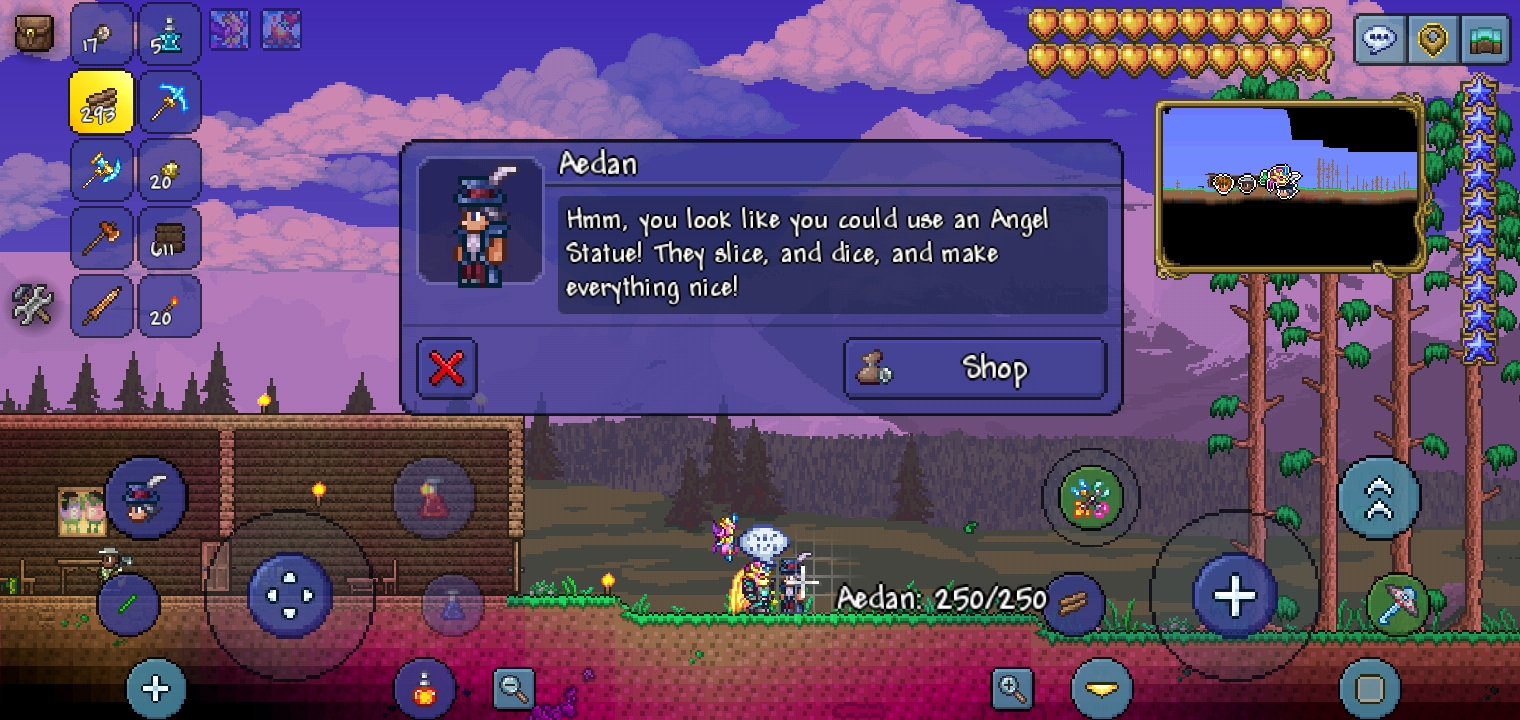
Task: Zoom out with the minus magnifier
Action: (514, 688)
